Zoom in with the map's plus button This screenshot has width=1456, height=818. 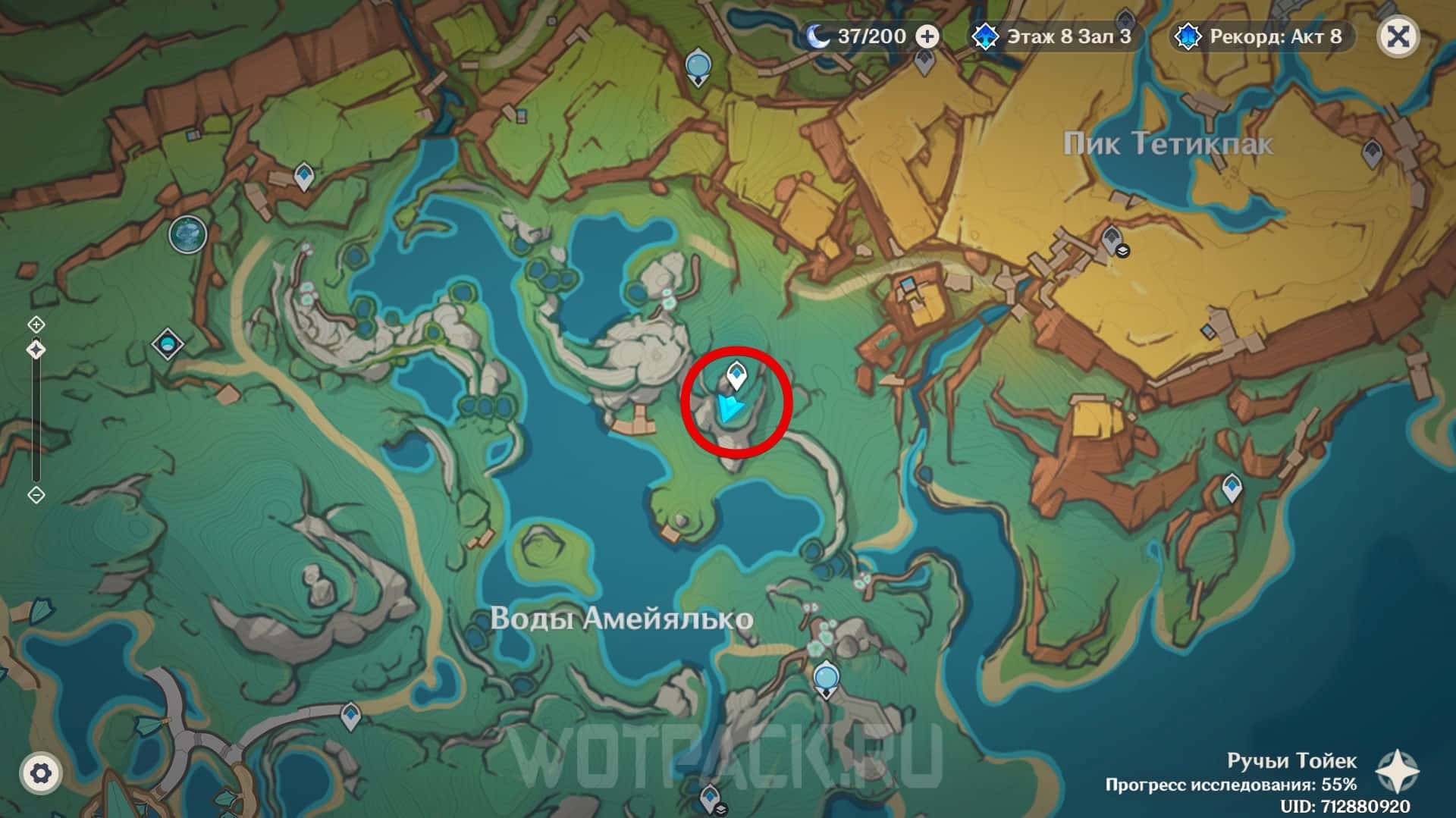click(36, 324)
